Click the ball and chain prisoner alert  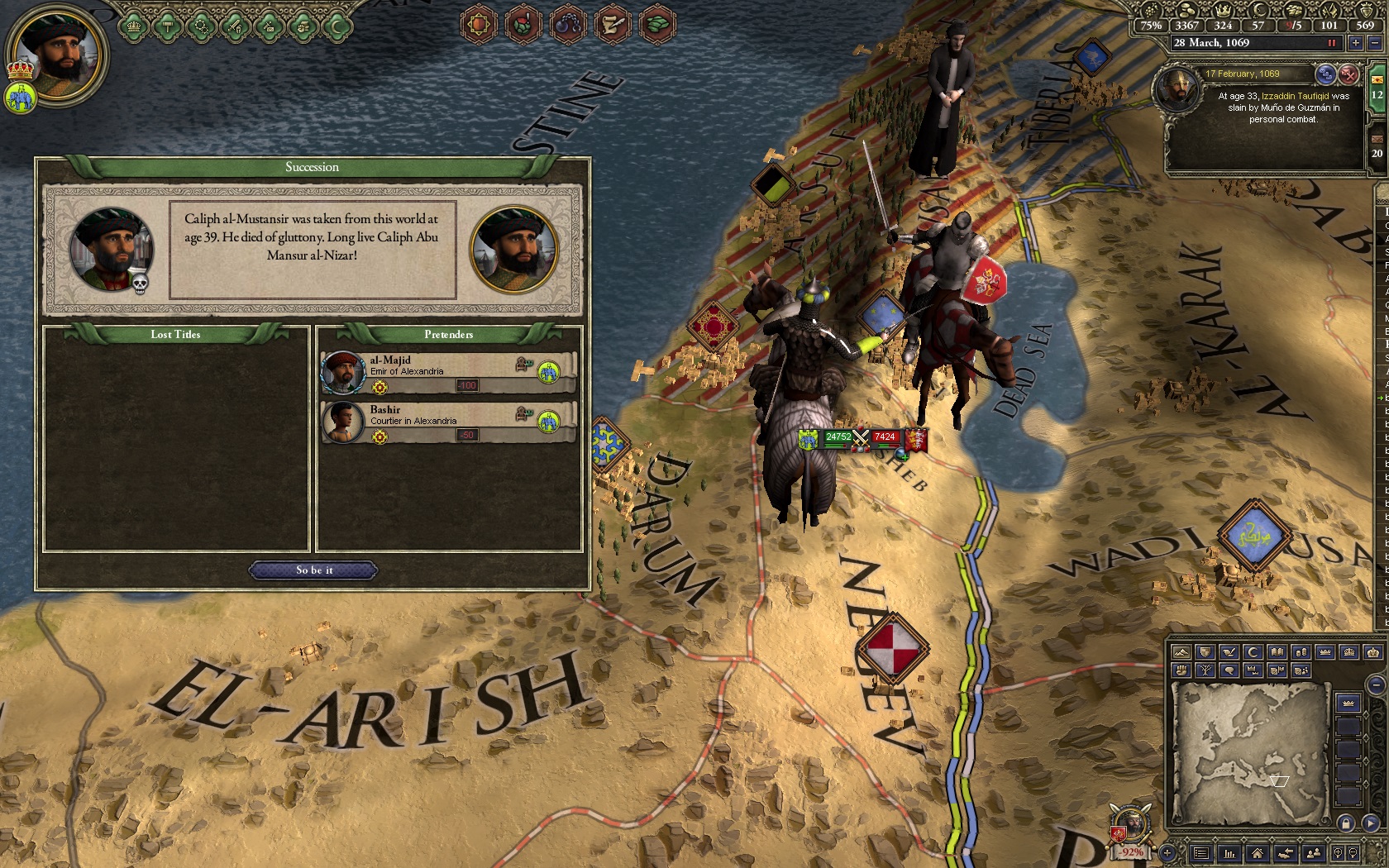point(567,24)
